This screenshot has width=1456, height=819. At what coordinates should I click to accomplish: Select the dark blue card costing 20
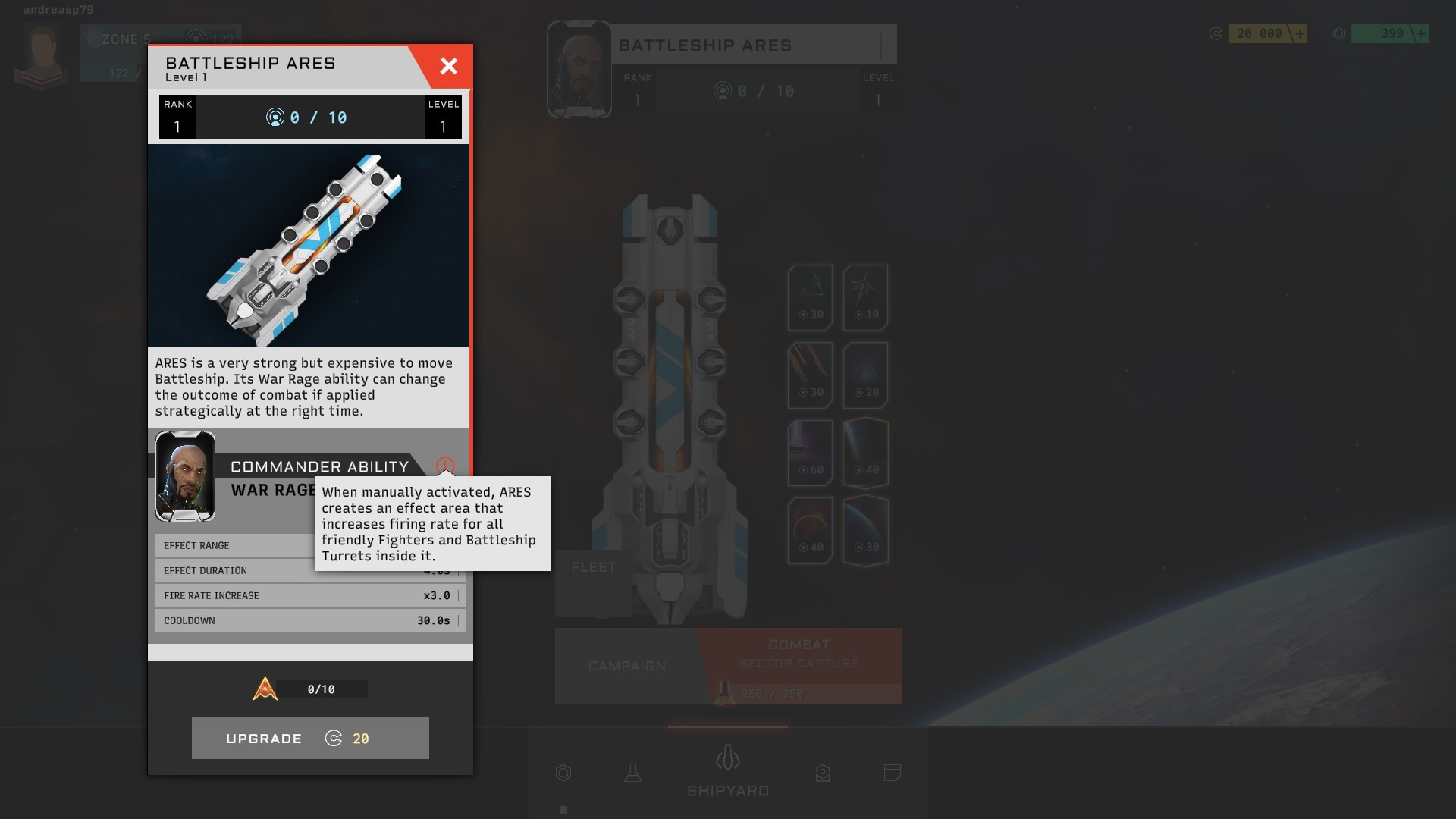[865, 375]
